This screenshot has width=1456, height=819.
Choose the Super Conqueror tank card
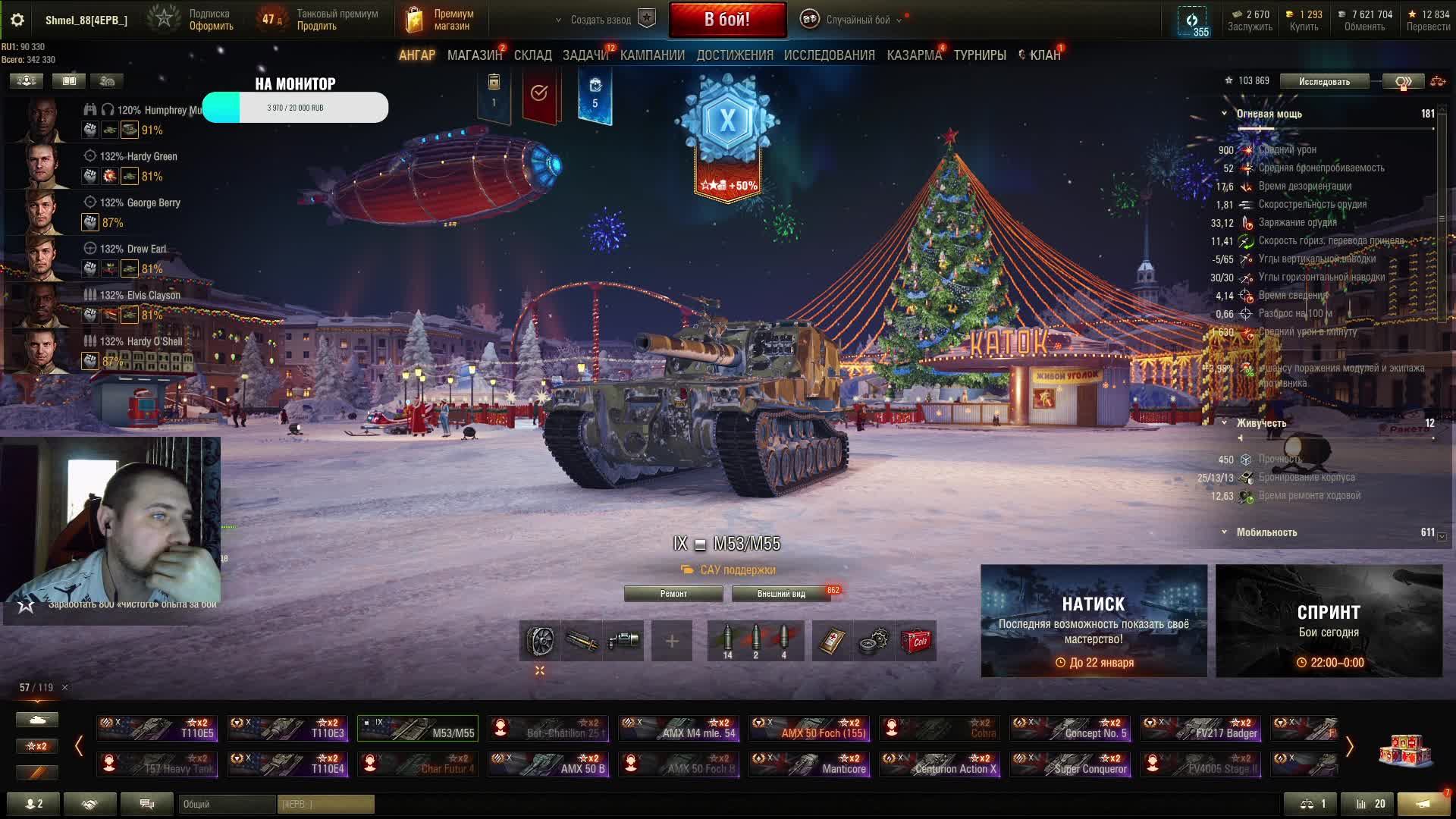(x=1070, y=764)
